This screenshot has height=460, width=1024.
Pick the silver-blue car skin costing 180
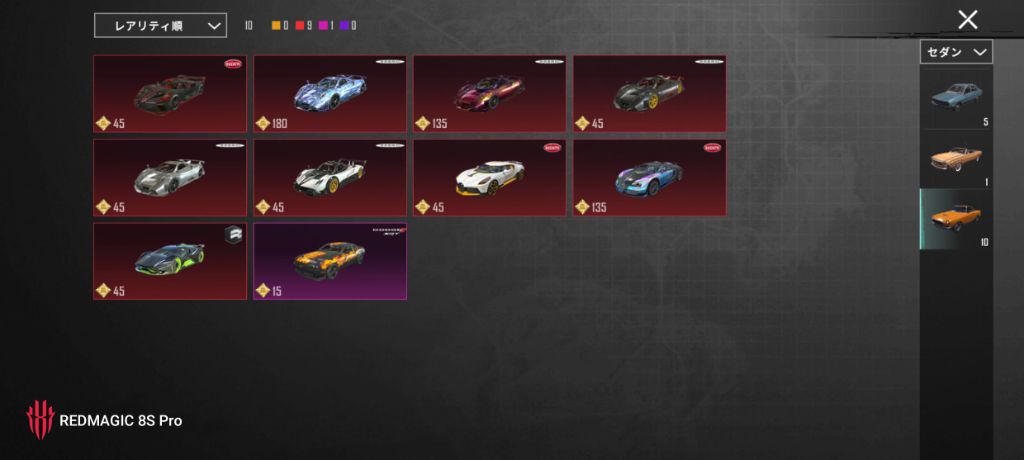tap(330, 94)
